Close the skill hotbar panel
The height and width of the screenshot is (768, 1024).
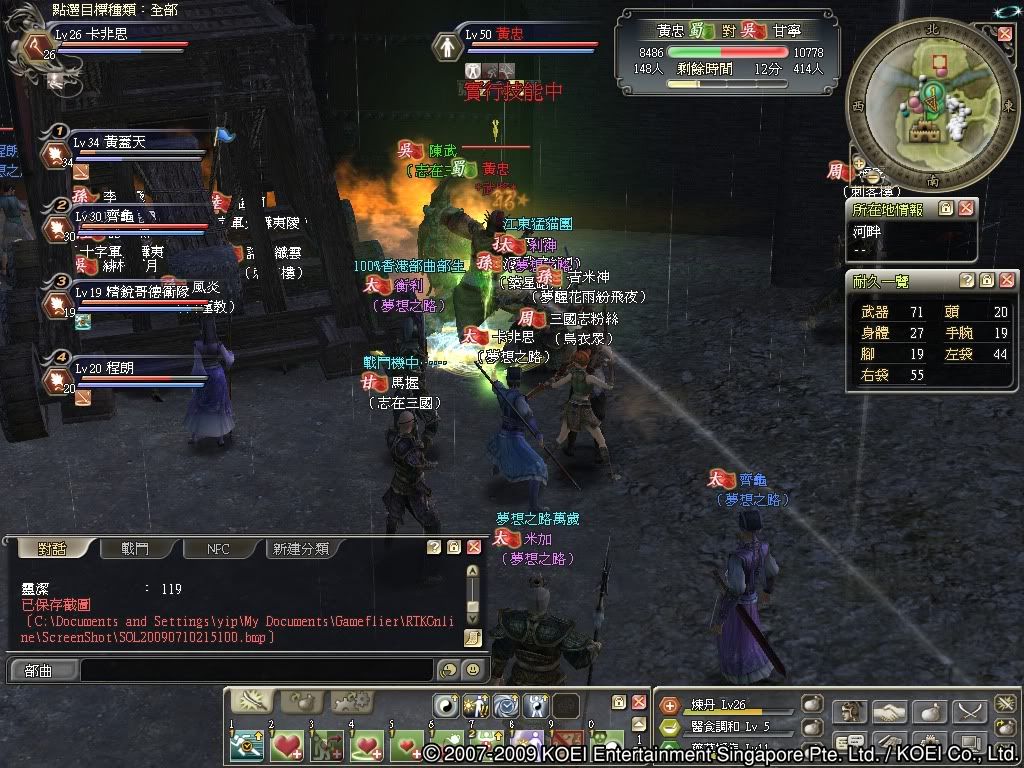click(638, 703)
